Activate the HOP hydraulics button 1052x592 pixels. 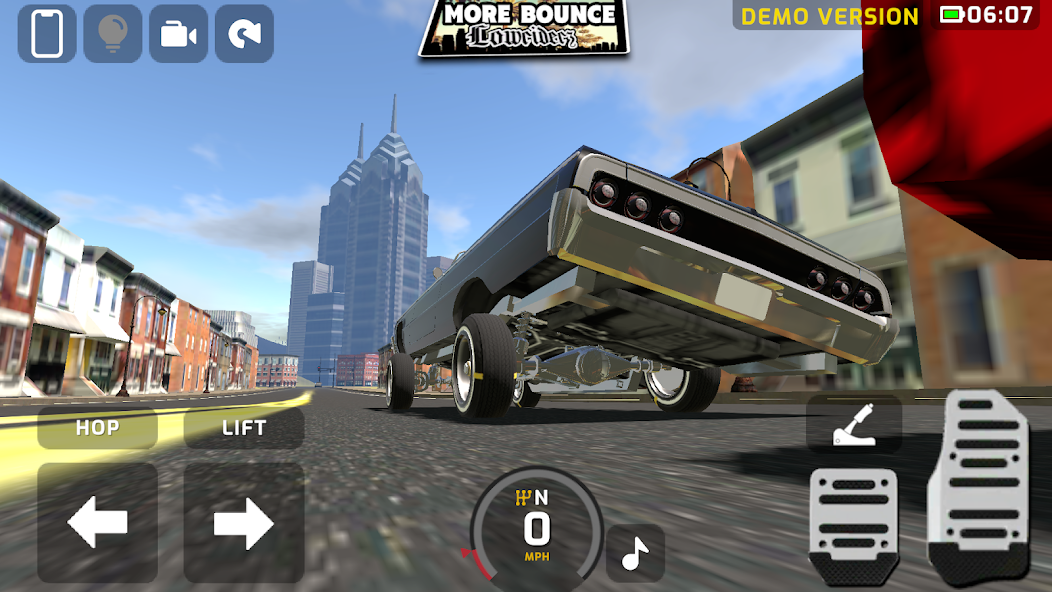(97, 428)
